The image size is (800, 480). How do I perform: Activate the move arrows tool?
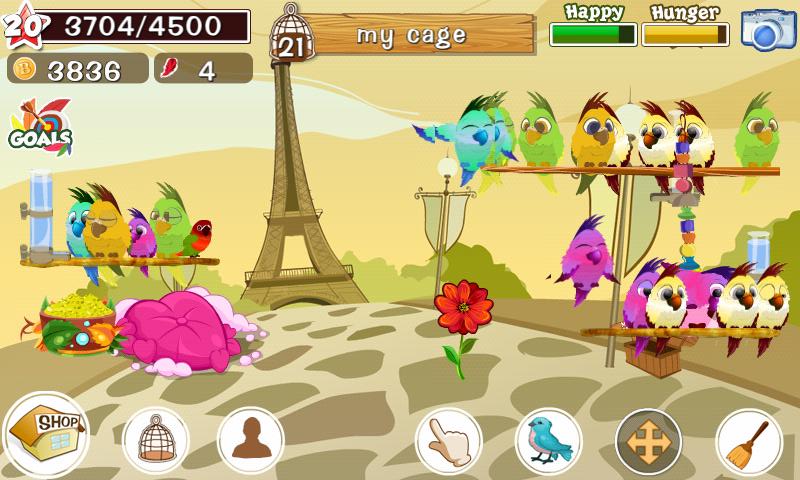648,440
